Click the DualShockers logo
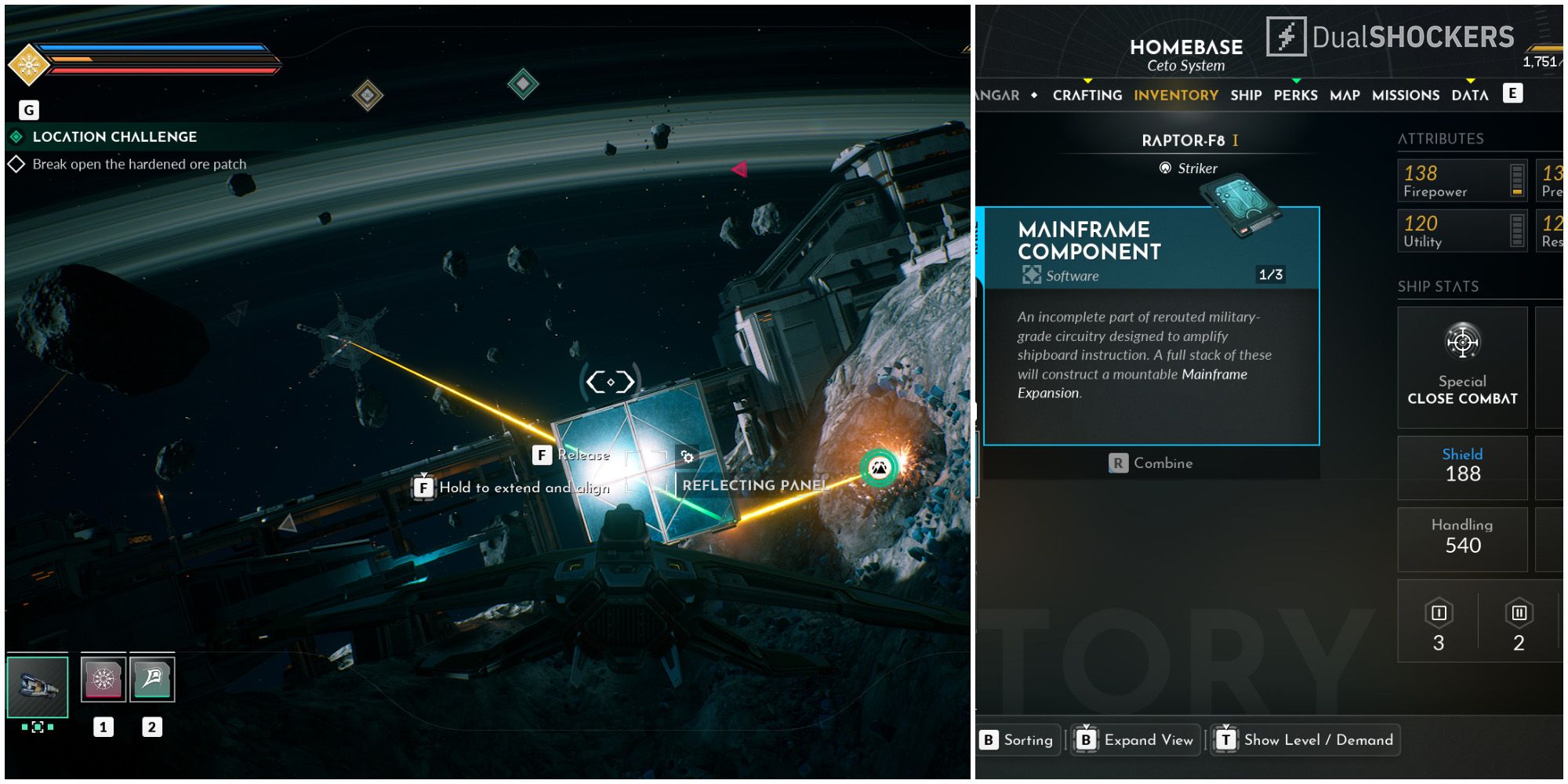This screenshot has height=784, width=1568. [1391, 37]
